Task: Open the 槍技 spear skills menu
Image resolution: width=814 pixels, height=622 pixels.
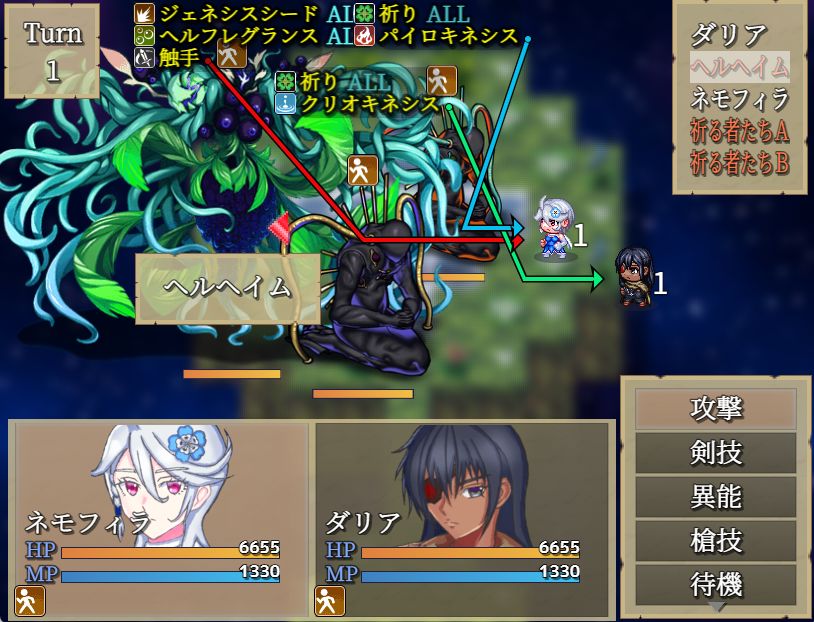Action: (716, 541)
